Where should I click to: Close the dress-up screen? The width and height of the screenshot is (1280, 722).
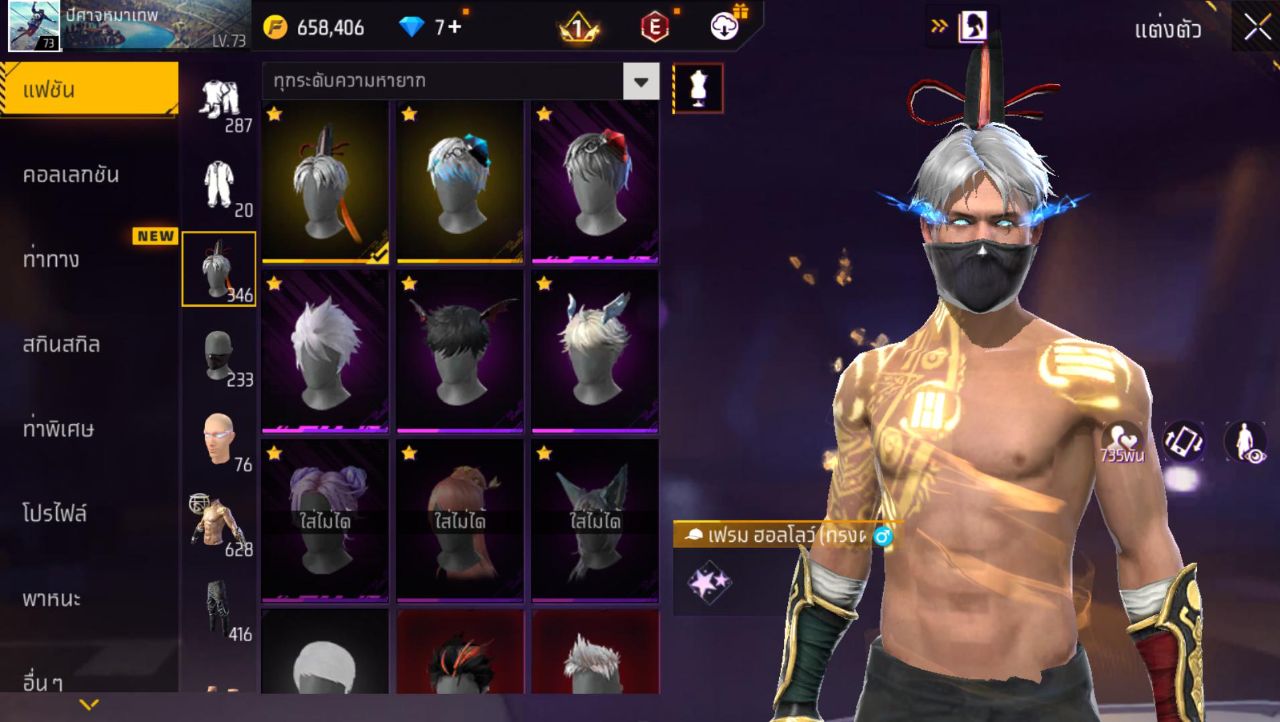[x=1257, y=27]
